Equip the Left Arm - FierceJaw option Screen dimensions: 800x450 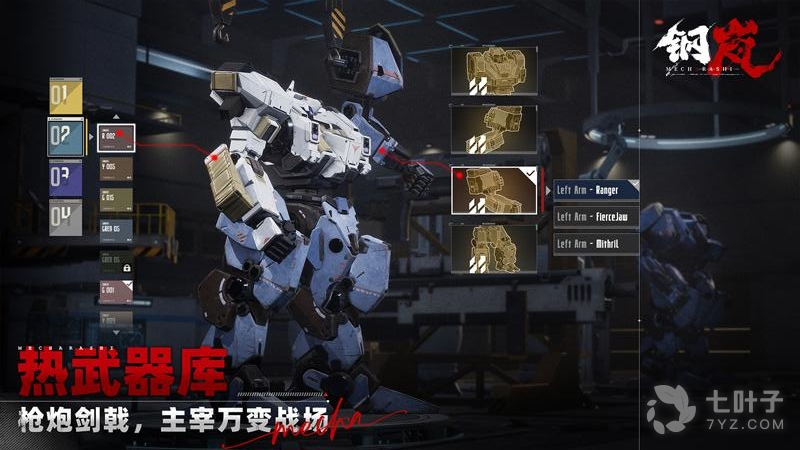596,216
